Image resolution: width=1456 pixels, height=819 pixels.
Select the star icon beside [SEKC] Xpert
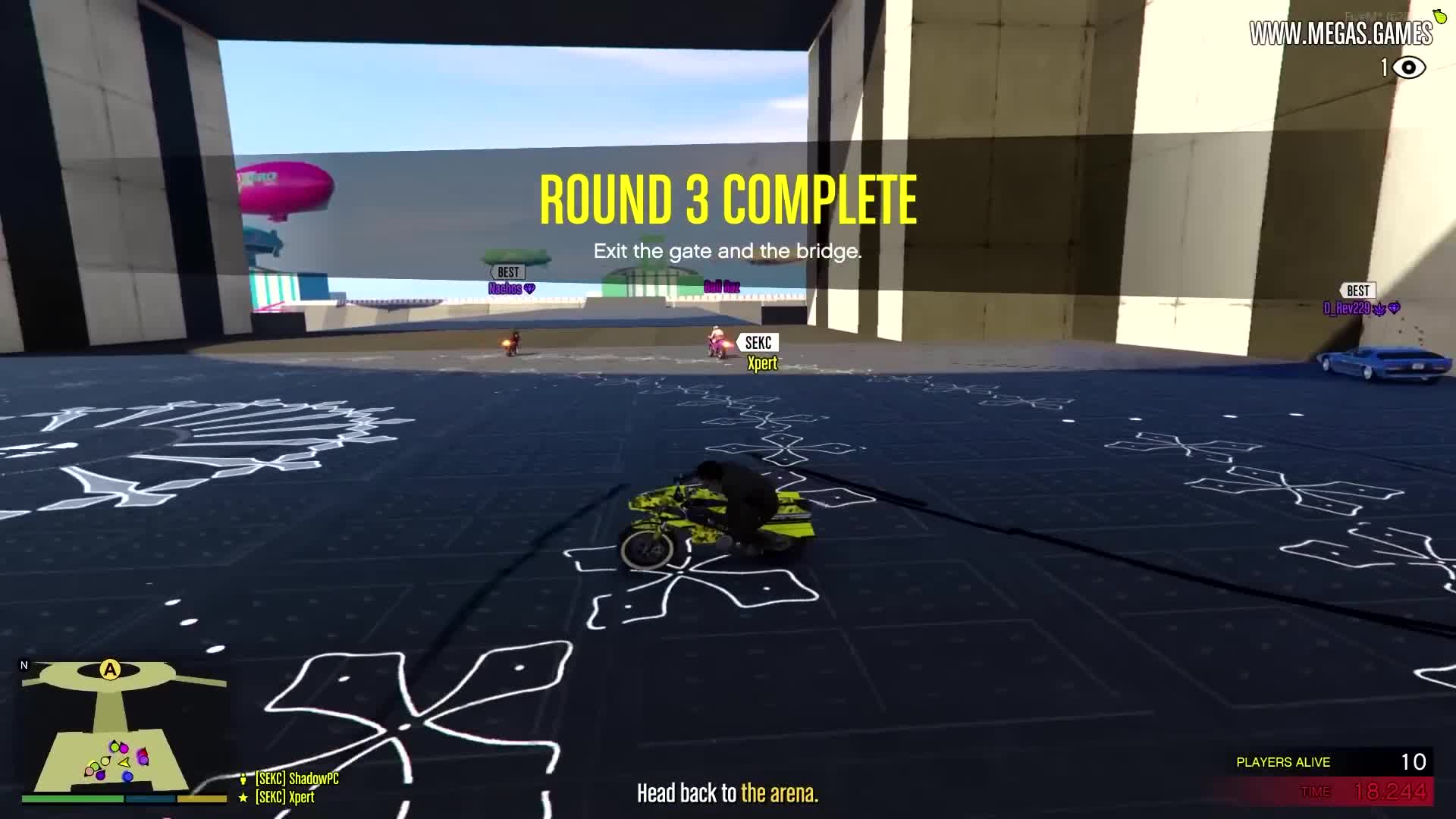tap(242, 797)
